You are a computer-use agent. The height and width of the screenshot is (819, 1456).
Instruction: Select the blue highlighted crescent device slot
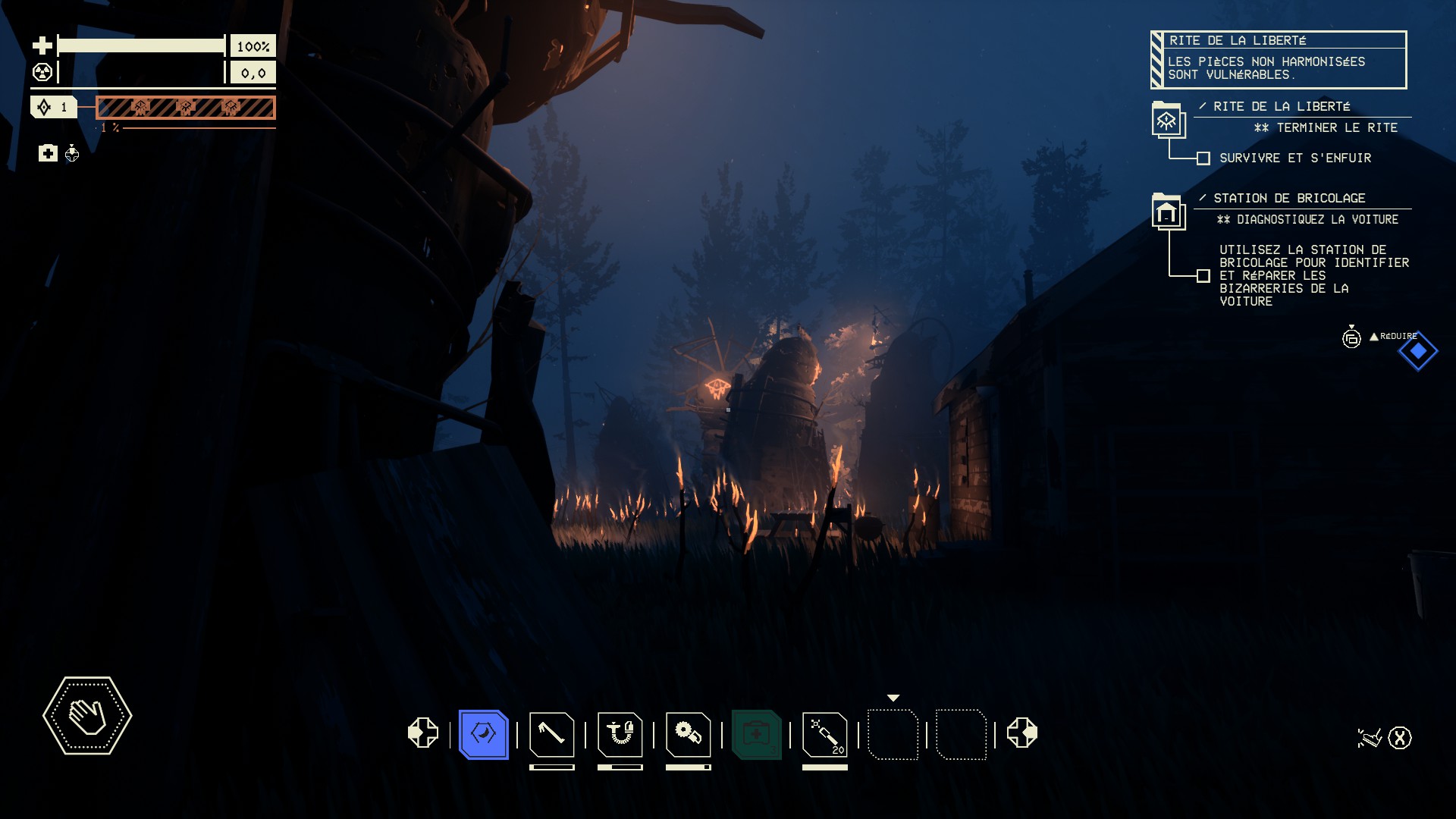(x=483, y=734)
